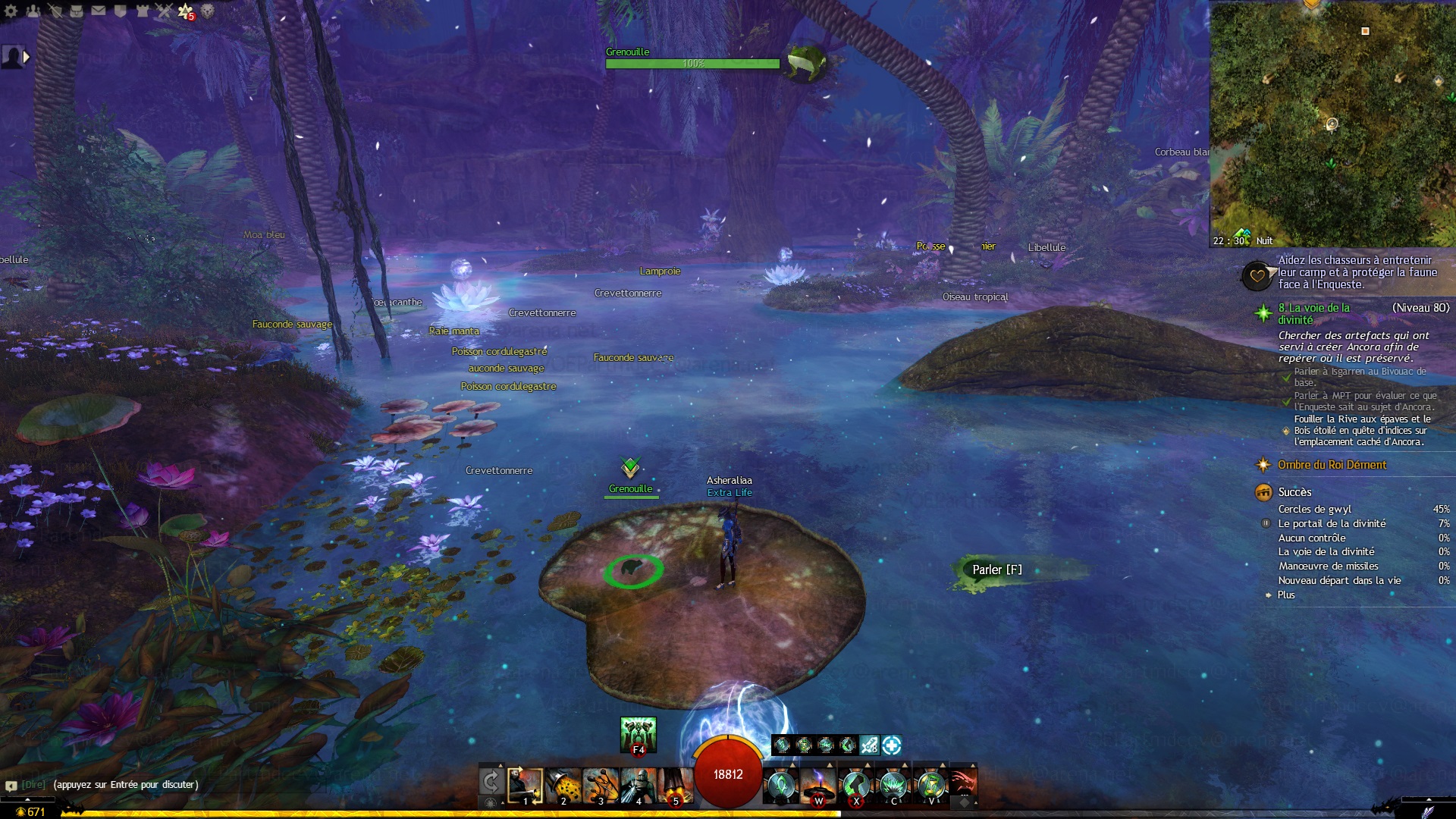Image resolution: width=1456 pixels, height=819 pixels.
Task: Click the weapon swap arrow button
Action: coord(491,781)
